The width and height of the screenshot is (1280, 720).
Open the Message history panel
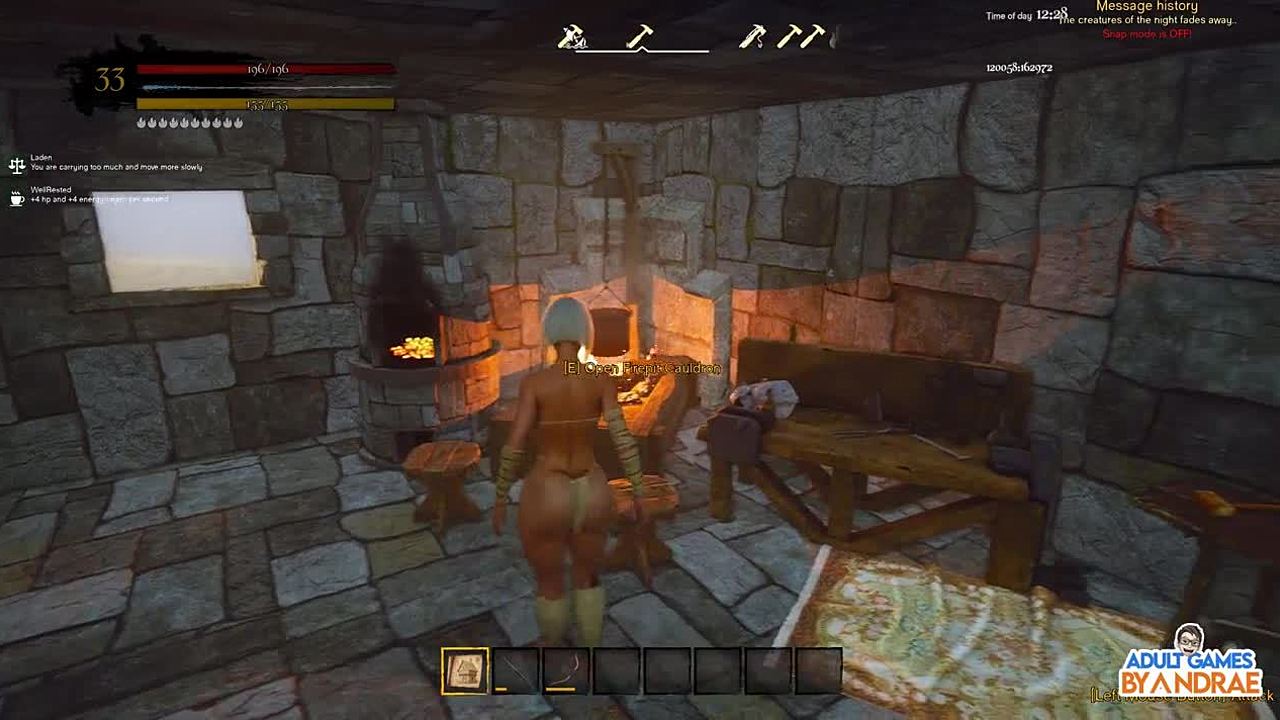1146,6
